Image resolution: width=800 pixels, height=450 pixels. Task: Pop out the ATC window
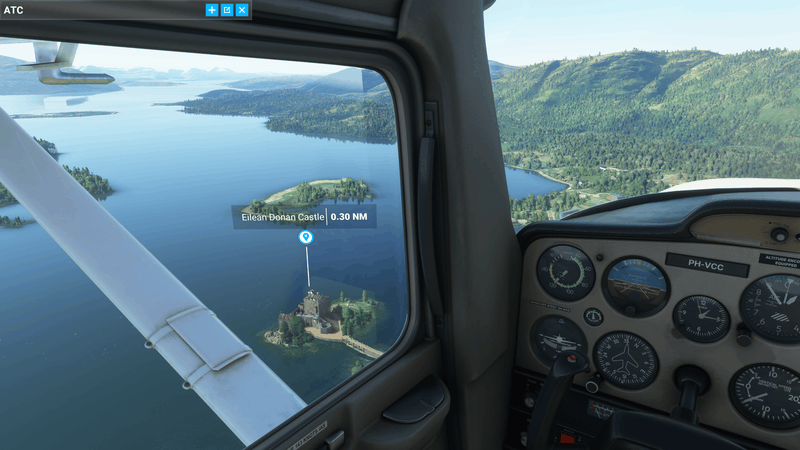point(227,10)
